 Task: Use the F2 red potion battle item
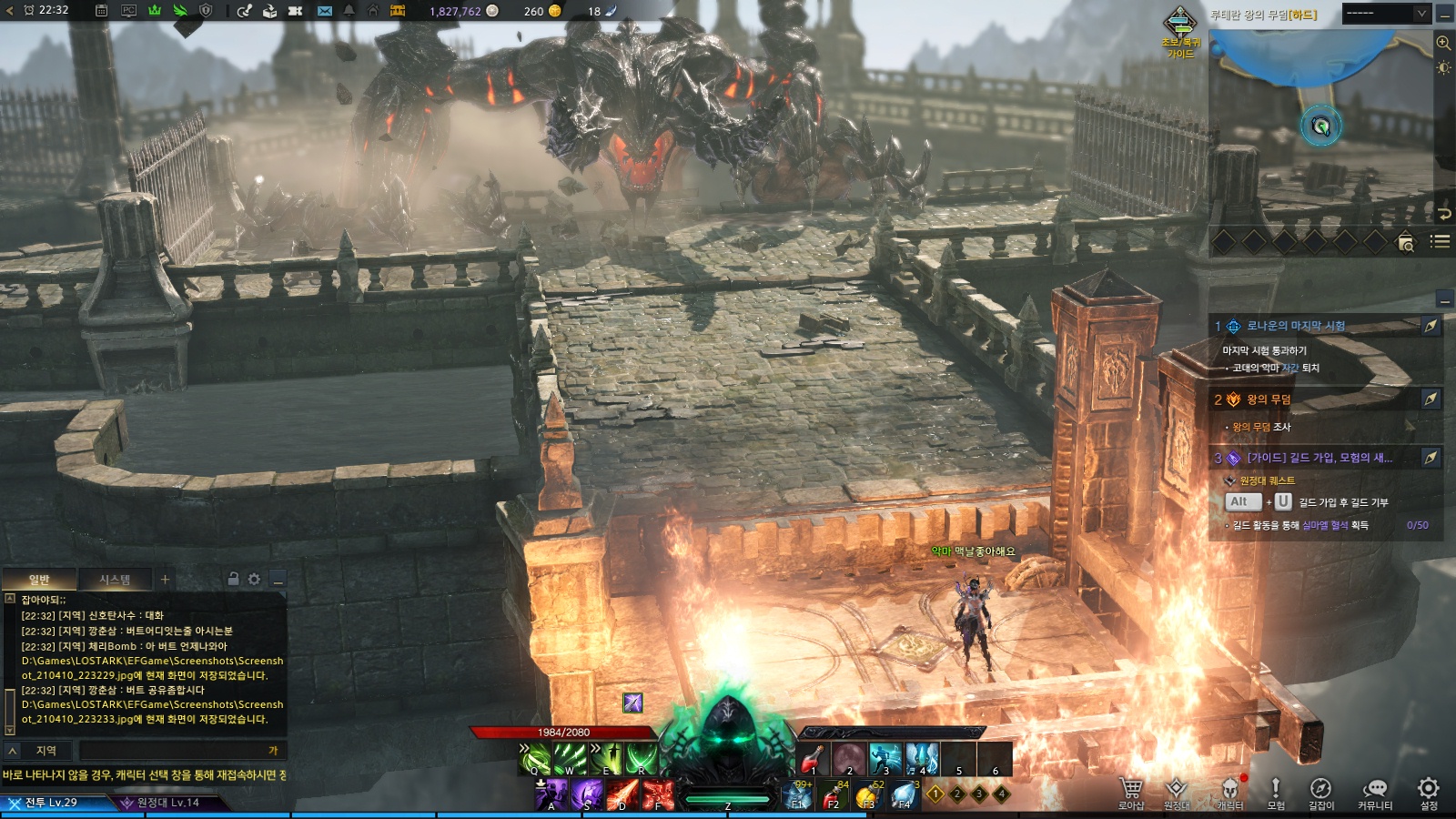[x=833, y=796]
